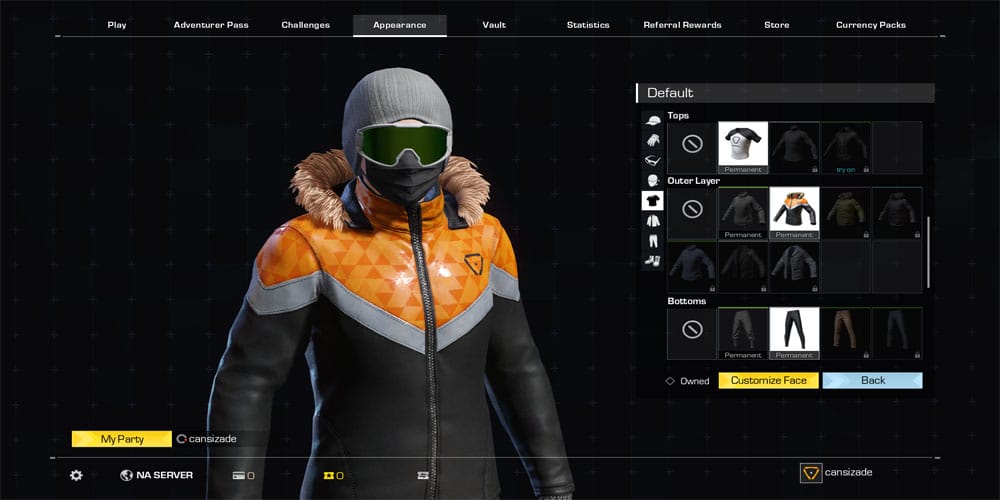Pick the black pants with white background

[794, 332]
